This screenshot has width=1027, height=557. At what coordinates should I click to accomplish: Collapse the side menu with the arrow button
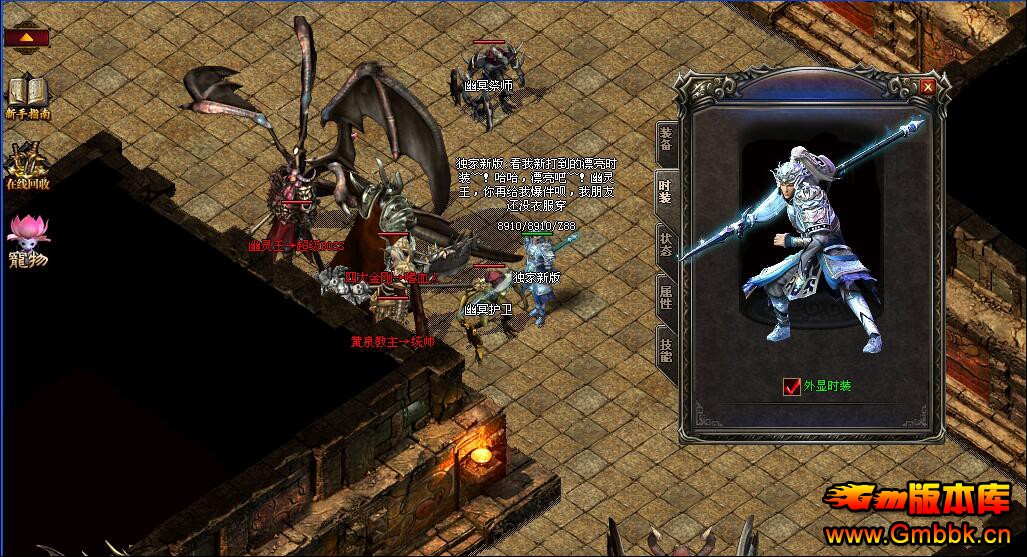(x=27, y=38)
